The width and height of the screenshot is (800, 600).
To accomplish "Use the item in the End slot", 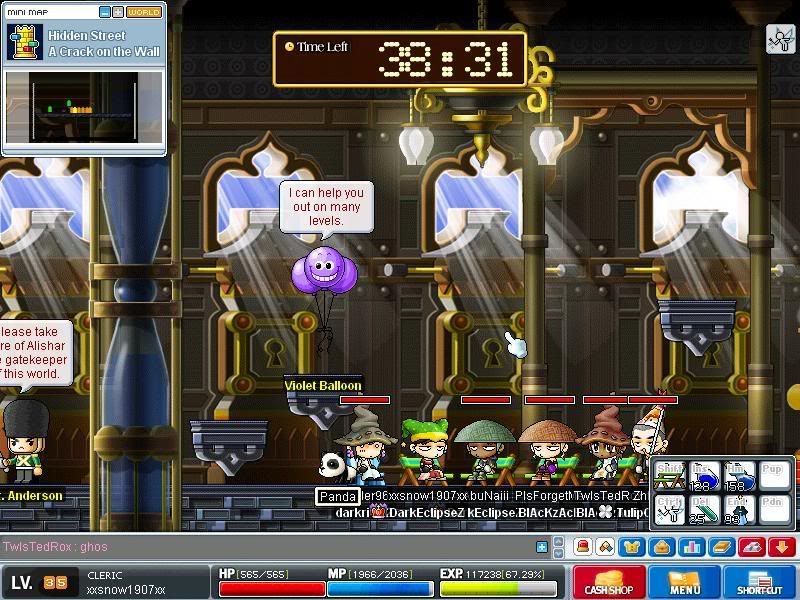I will point(740,510).
